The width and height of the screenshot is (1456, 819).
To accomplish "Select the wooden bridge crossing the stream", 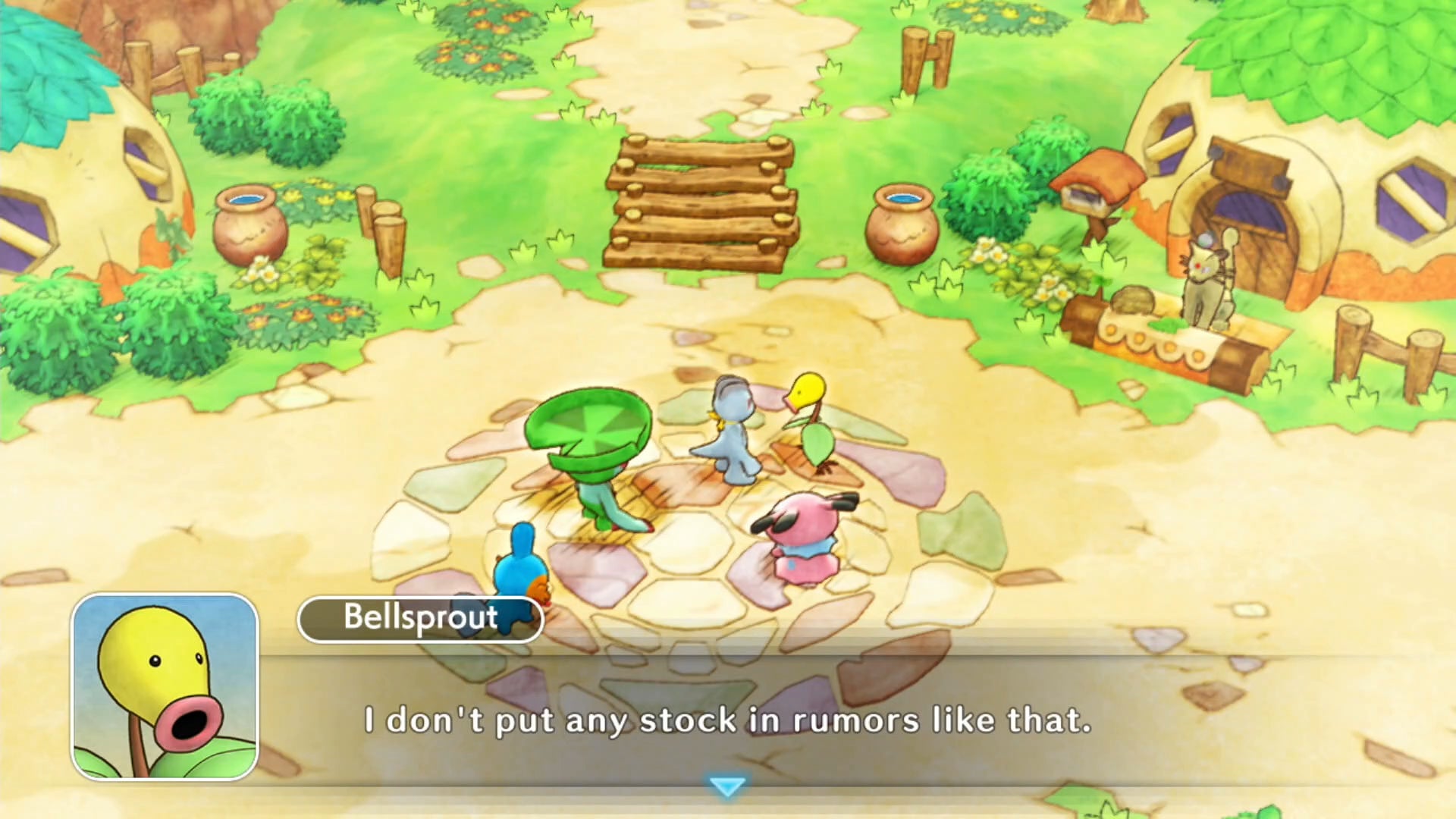I will pos(701,197).
